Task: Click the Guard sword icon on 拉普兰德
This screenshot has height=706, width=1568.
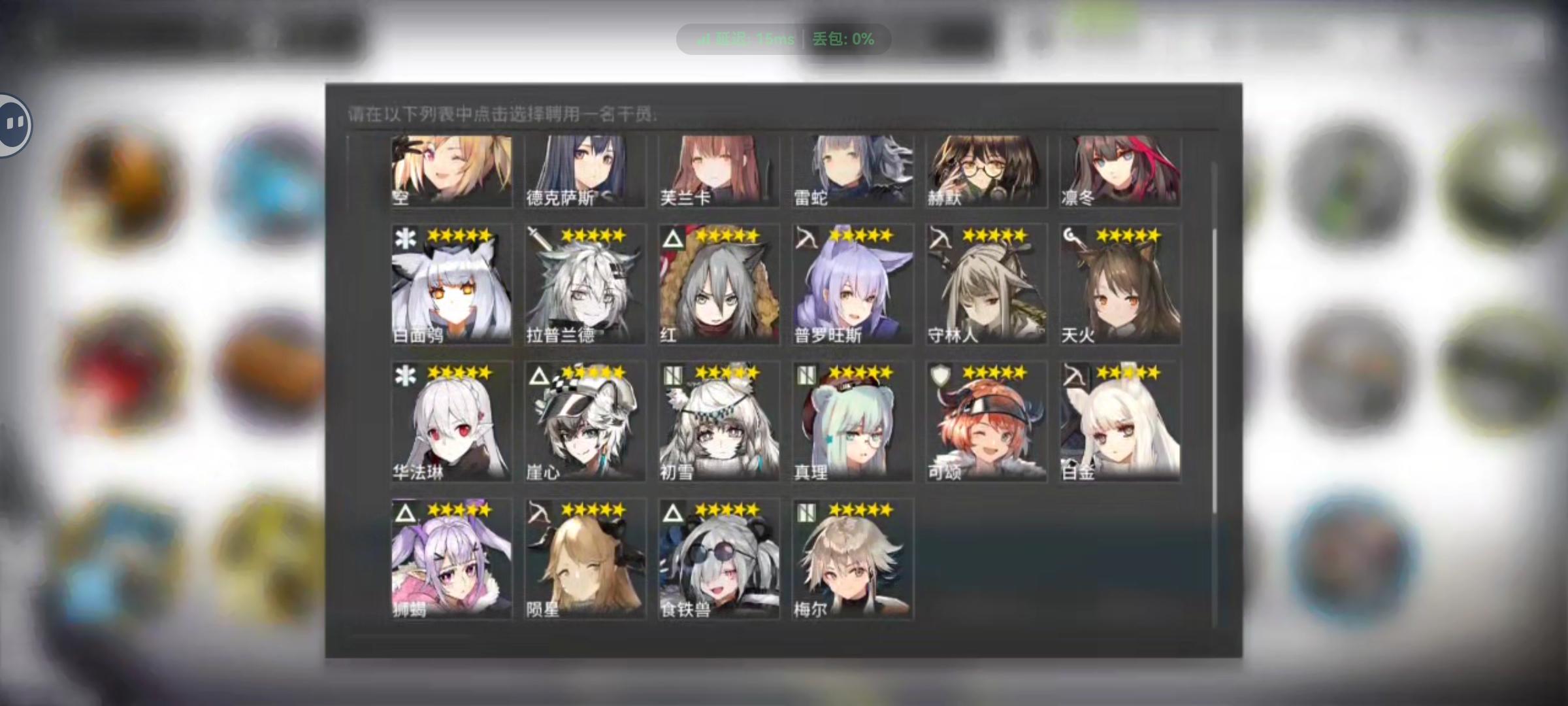Action: pos(537,241)
